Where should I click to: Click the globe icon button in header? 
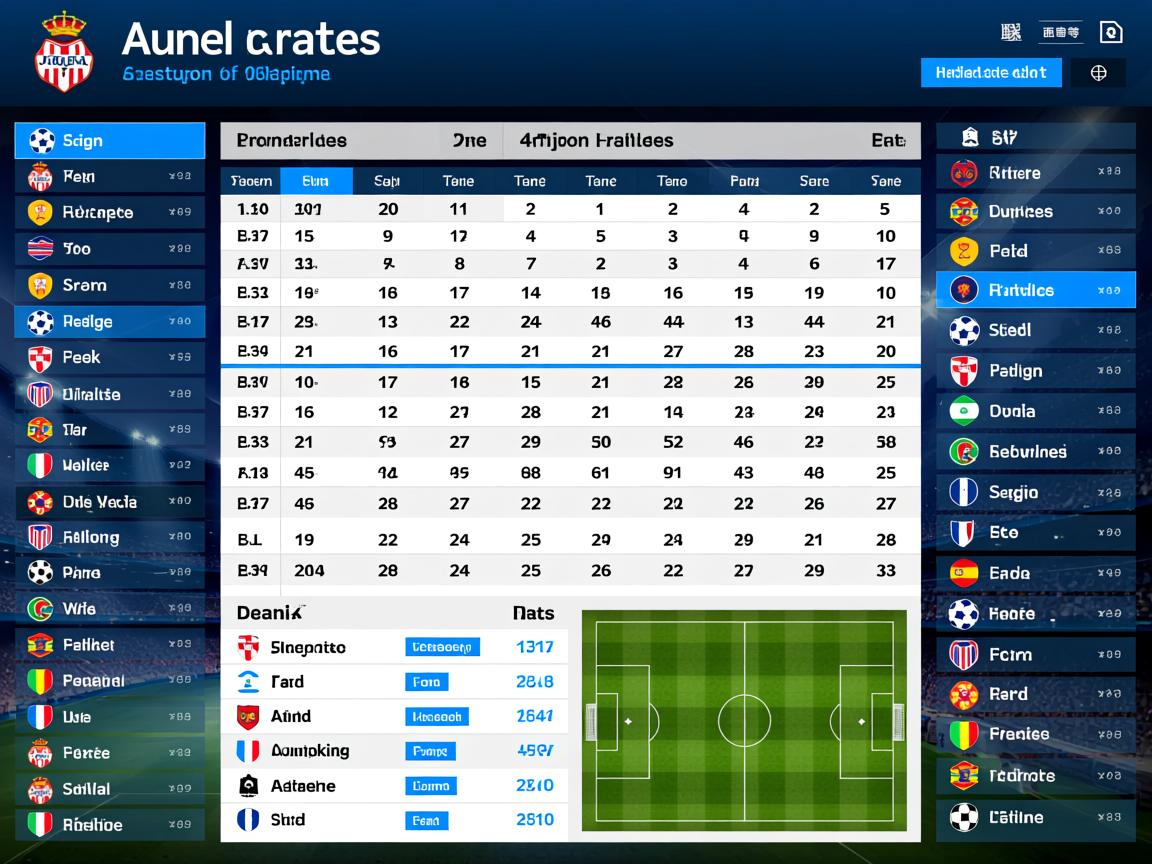click(1098, 73)
